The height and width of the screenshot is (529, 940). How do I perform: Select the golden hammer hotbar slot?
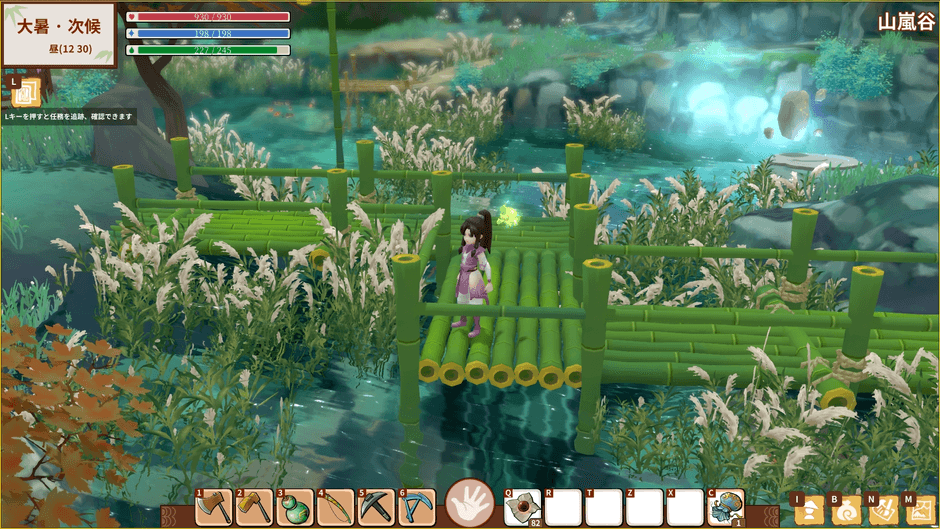click(x=254, y=507)
